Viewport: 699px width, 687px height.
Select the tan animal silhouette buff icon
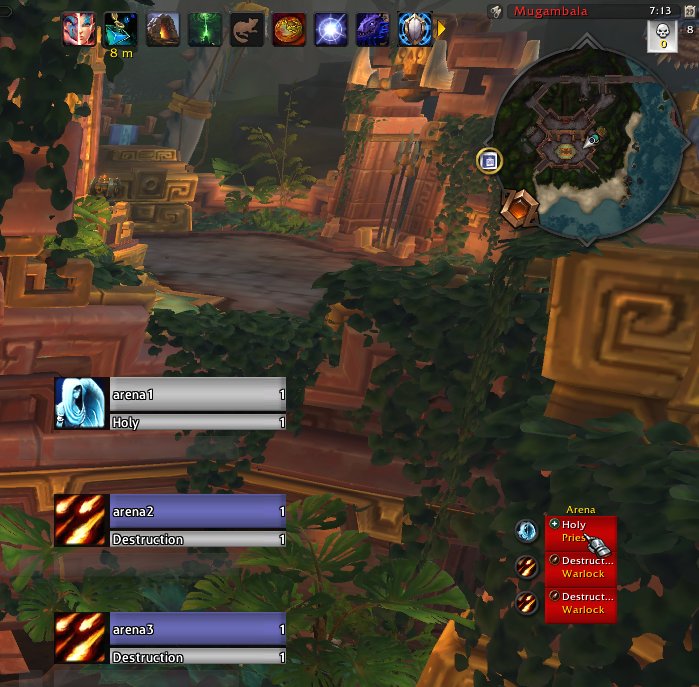click(247, 29)
